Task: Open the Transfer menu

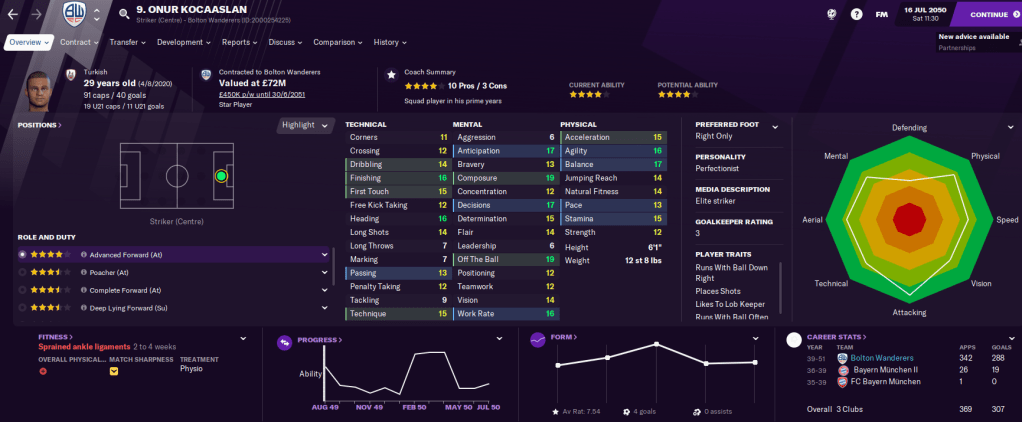Action: pyautogui.click(x=127, y=43)
